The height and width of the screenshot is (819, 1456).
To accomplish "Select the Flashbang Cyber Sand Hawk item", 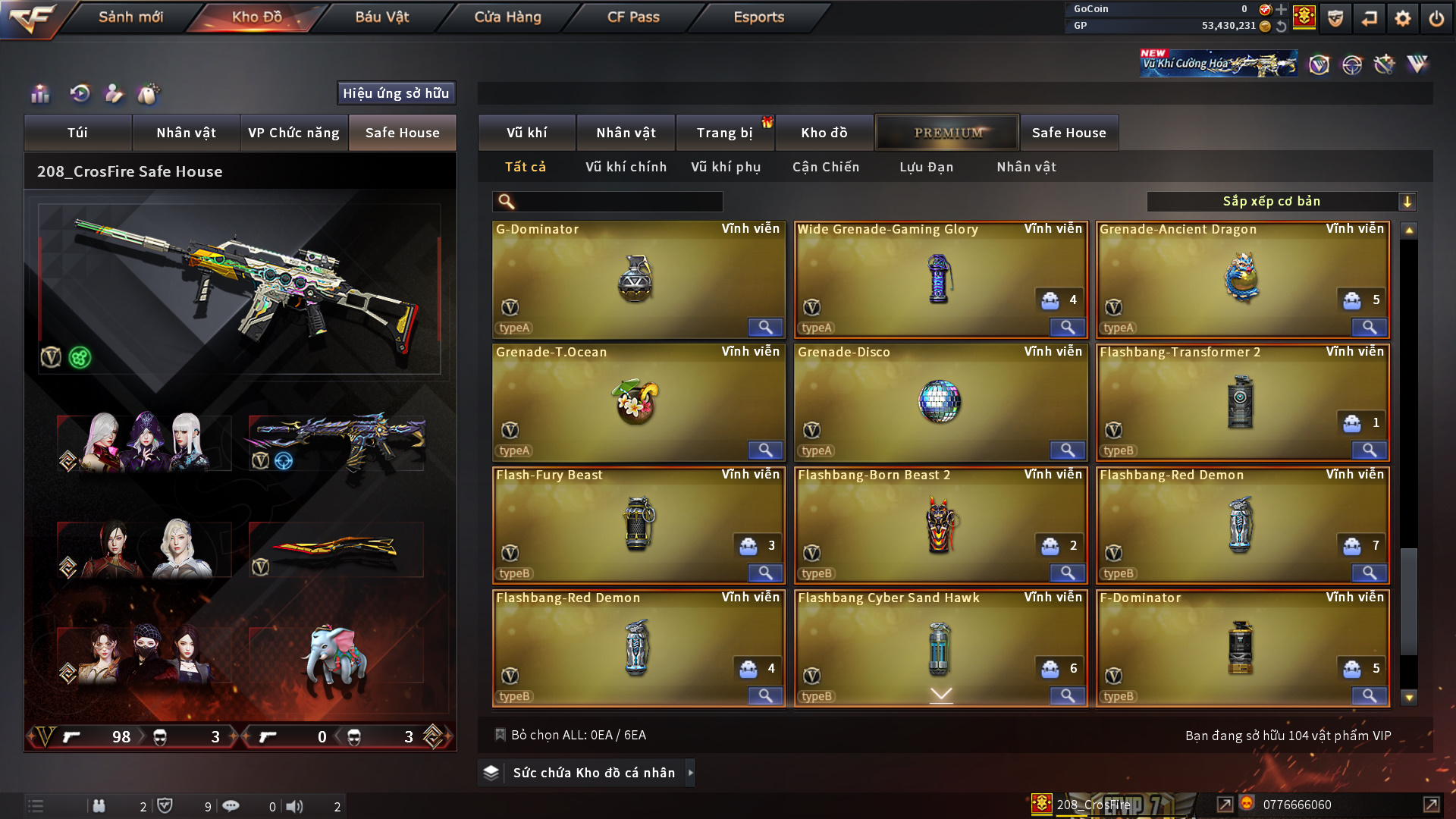I will 940,648.
